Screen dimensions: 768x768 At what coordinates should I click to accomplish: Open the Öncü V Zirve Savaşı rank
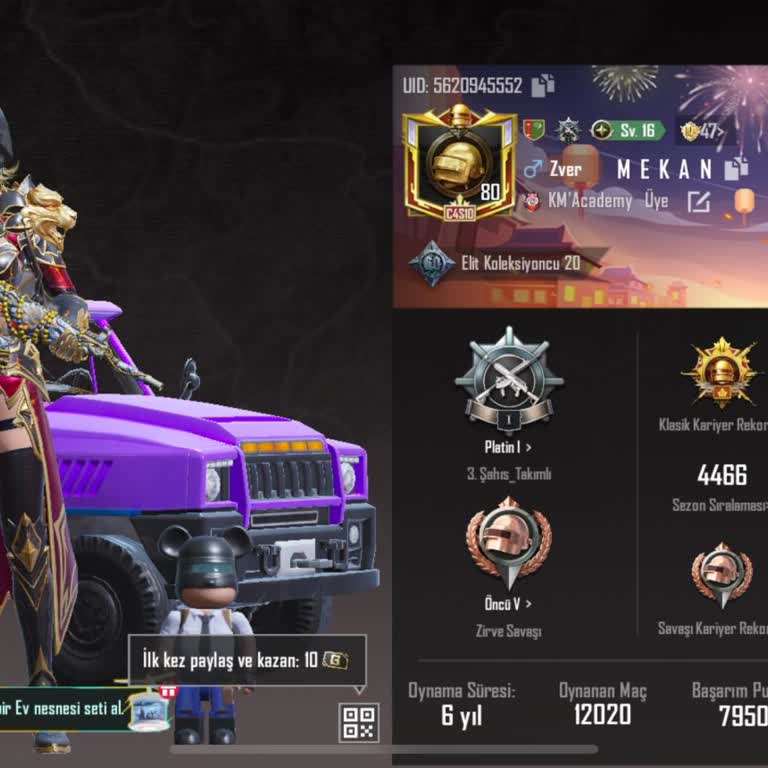[508, 603]
